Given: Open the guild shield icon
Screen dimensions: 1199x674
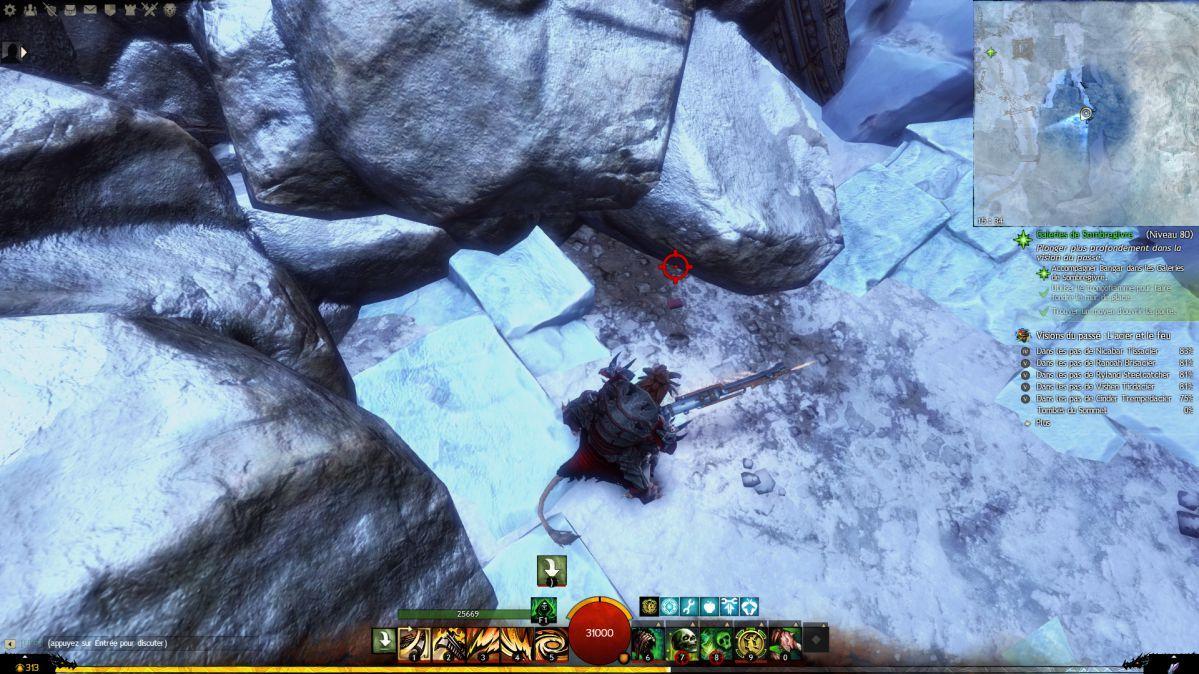Looking at the screenshot, I should tap(110, 10).
